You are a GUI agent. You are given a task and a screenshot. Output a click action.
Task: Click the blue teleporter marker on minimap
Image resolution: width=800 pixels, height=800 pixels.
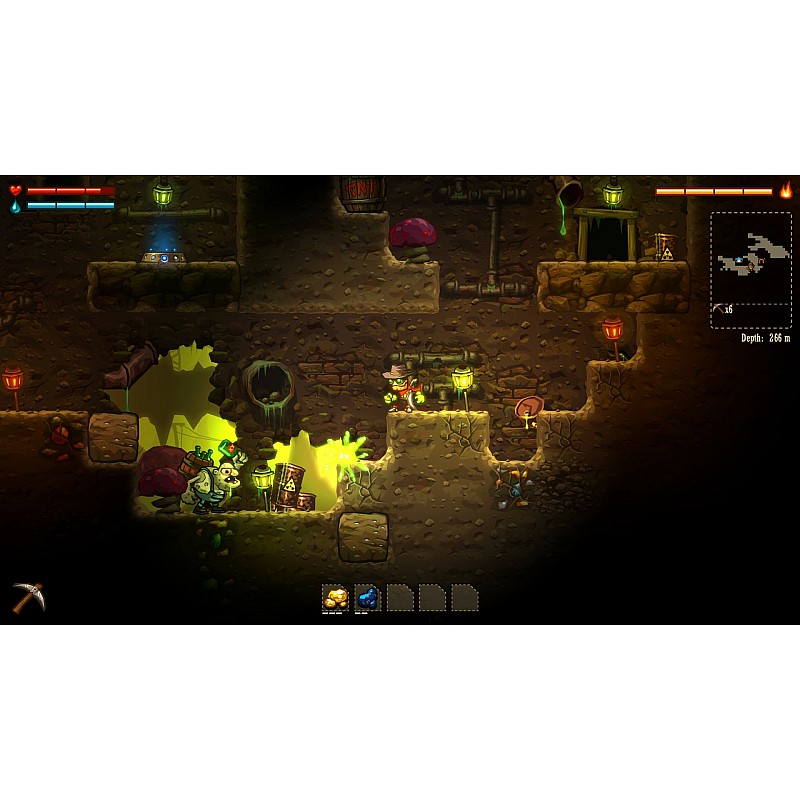[739, 260]
